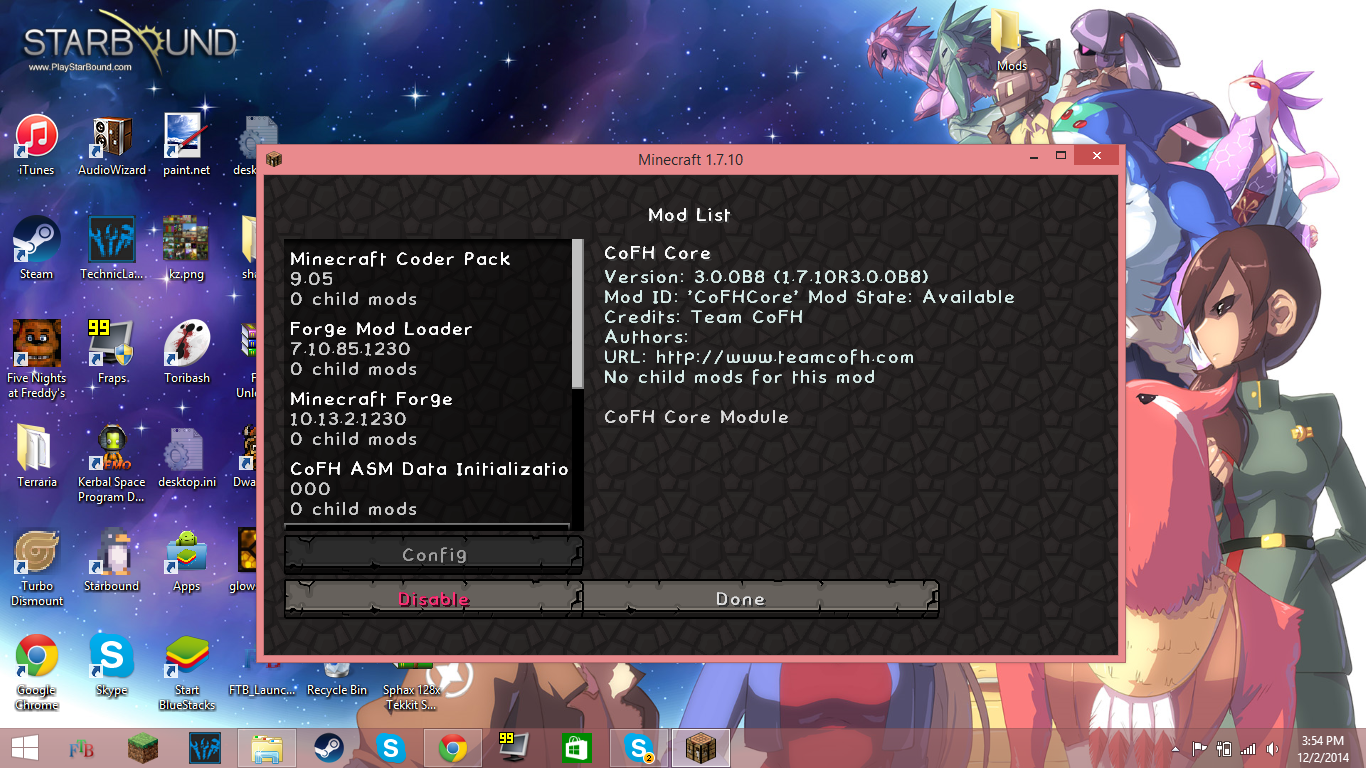The width and height of the screenshot is (1366, 768).
Task: Open the Config options for CoFH Core
Action: pyautogui.click(x=432, y=554)
